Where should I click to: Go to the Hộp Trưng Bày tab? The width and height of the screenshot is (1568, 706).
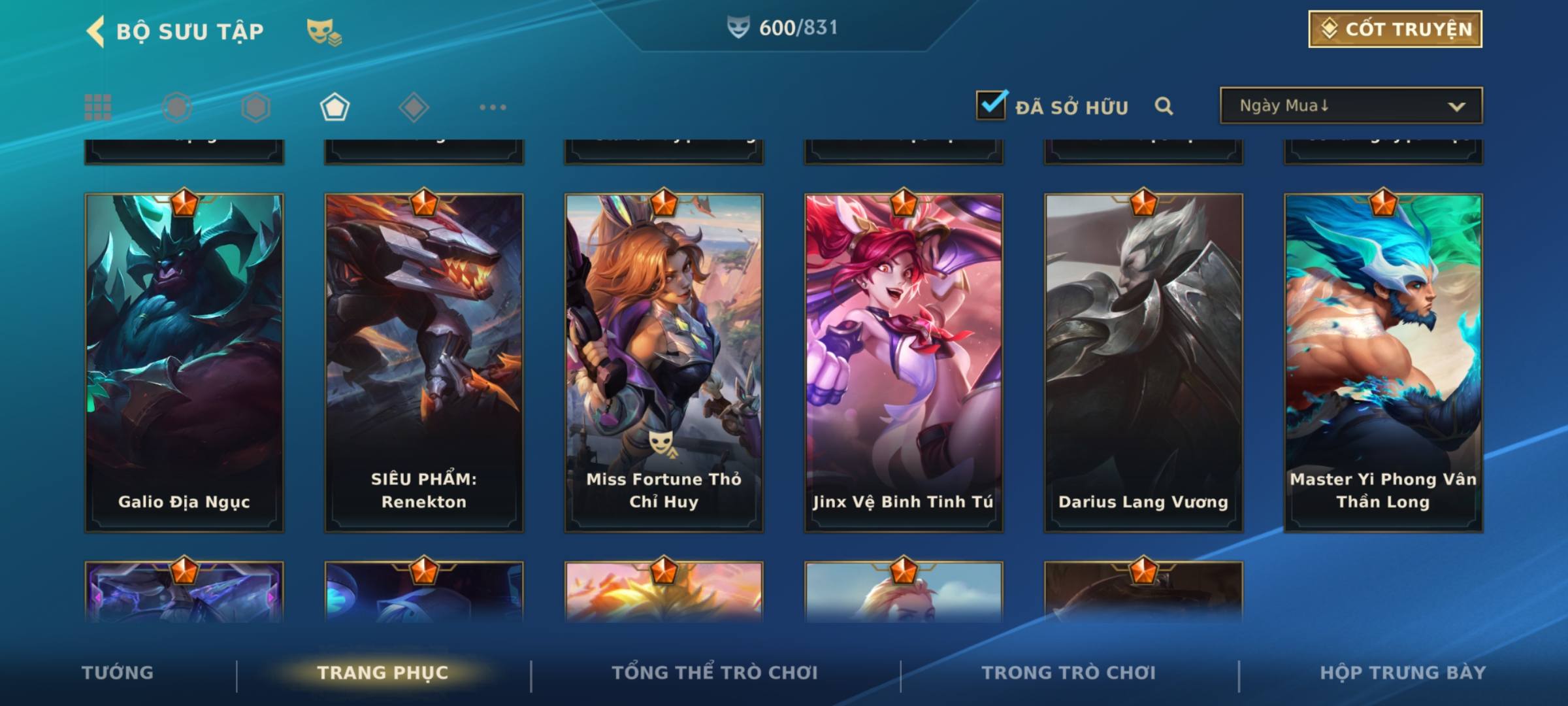tap(1403, 673)
